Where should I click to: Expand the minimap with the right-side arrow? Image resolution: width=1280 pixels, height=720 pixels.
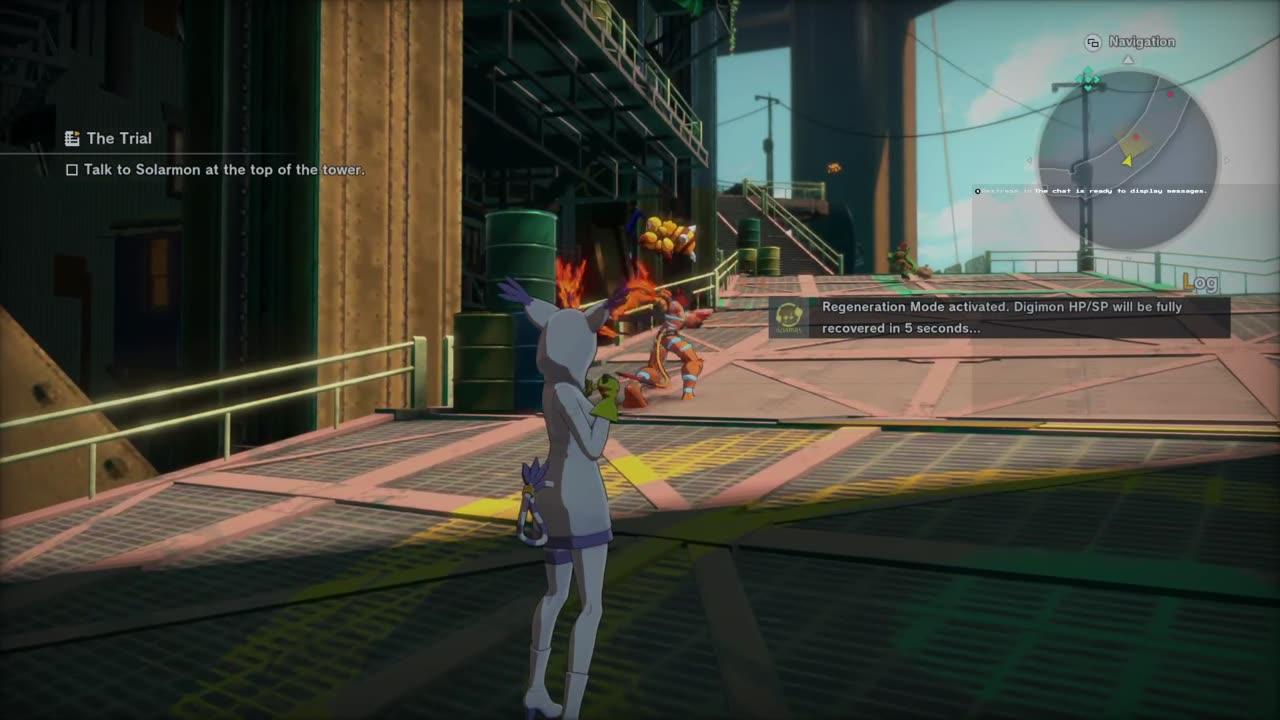(x=1228, y=162)
